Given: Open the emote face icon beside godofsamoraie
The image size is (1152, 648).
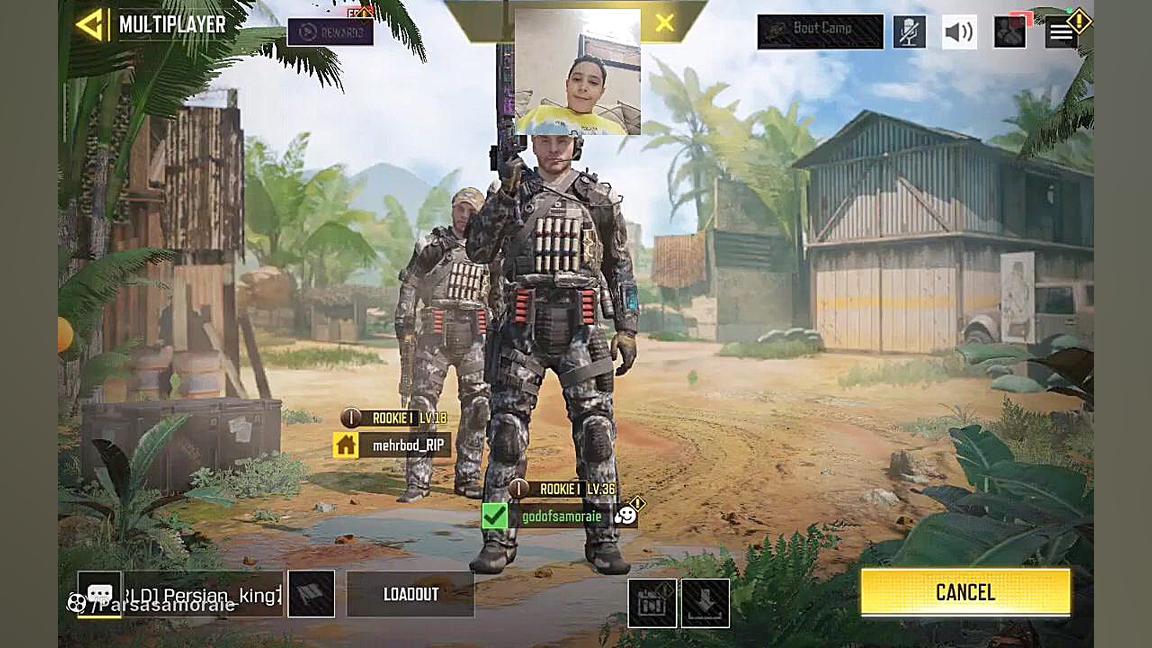Looking at the screenshot, I should tap(625, 515).
